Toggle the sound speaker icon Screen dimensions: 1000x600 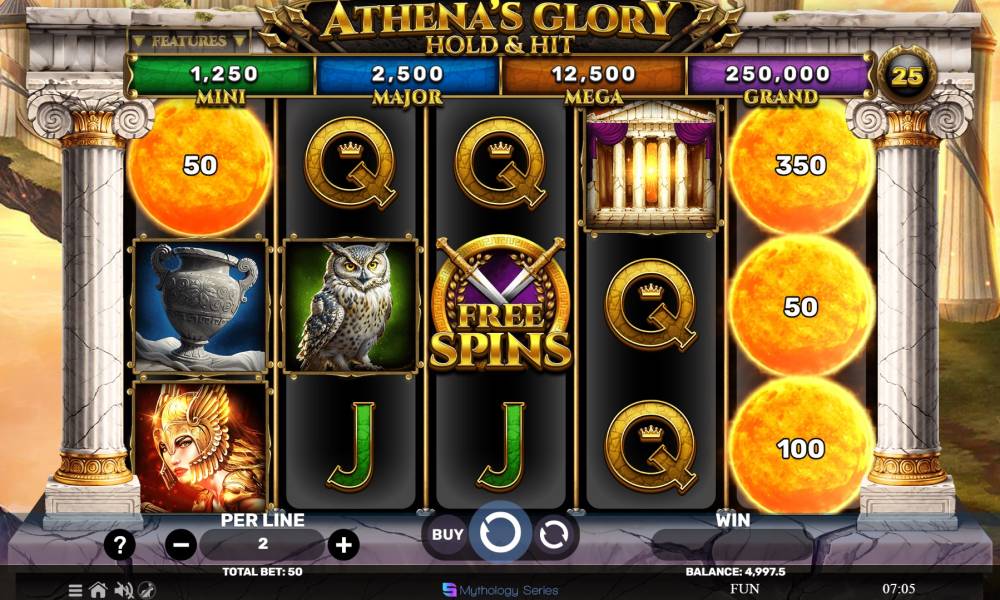[124, 590]
